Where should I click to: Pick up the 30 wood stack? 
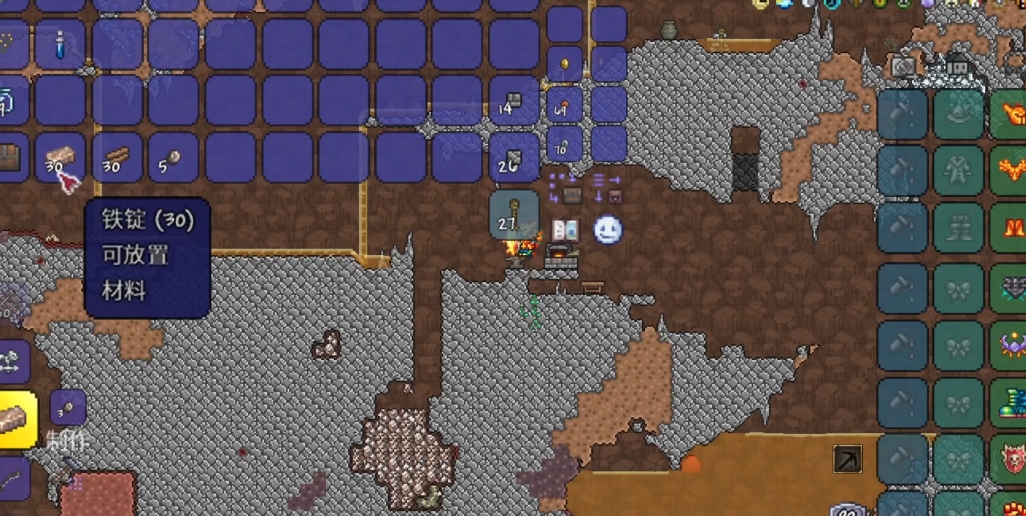click(x=117, y=159)
